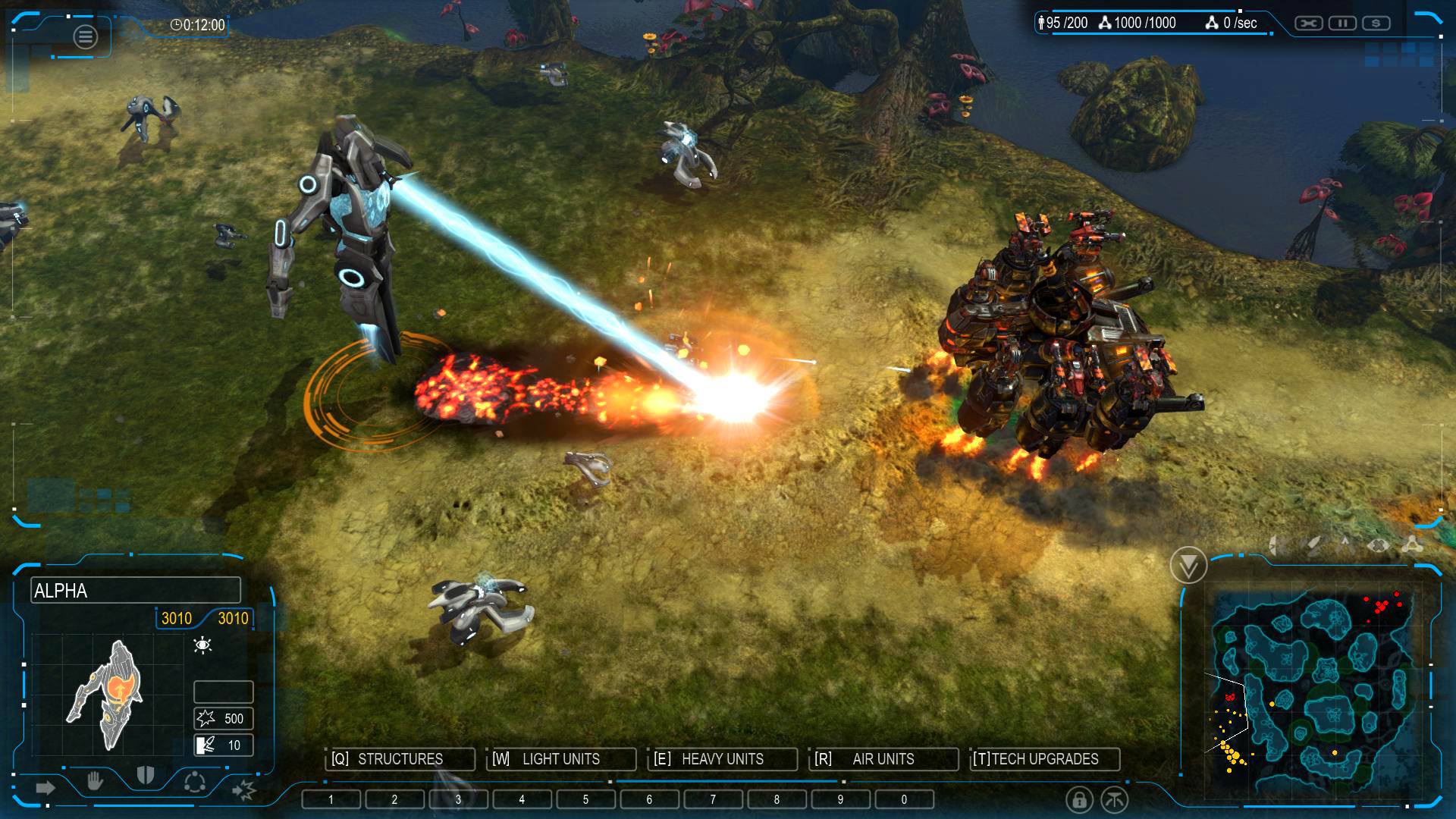Viewport: 1456px width, 819px height.
Task: Issue the move command arrow icon
Action: coord(45,788)
